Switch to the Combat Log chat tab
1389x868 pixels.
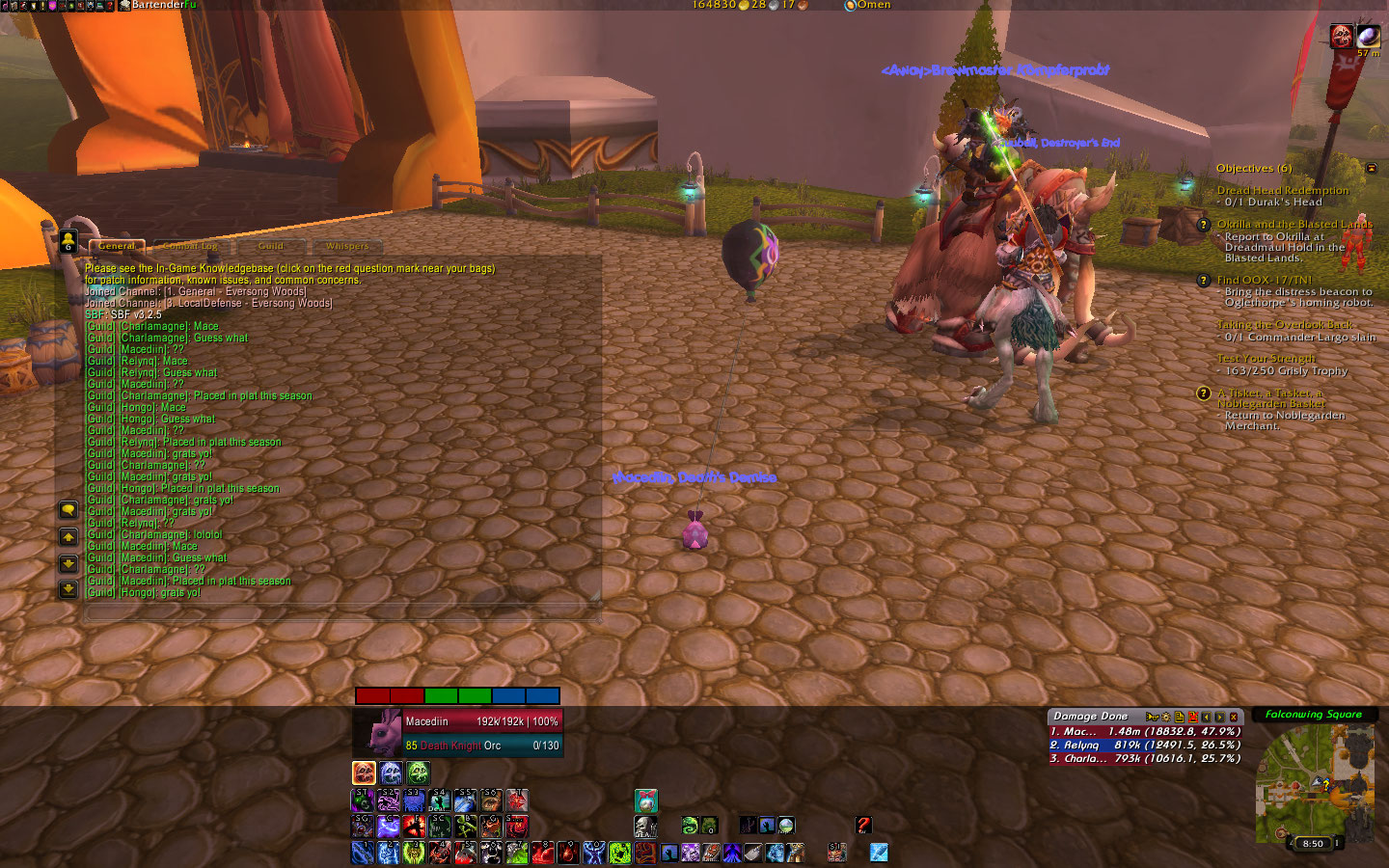(x=191, y=246)
